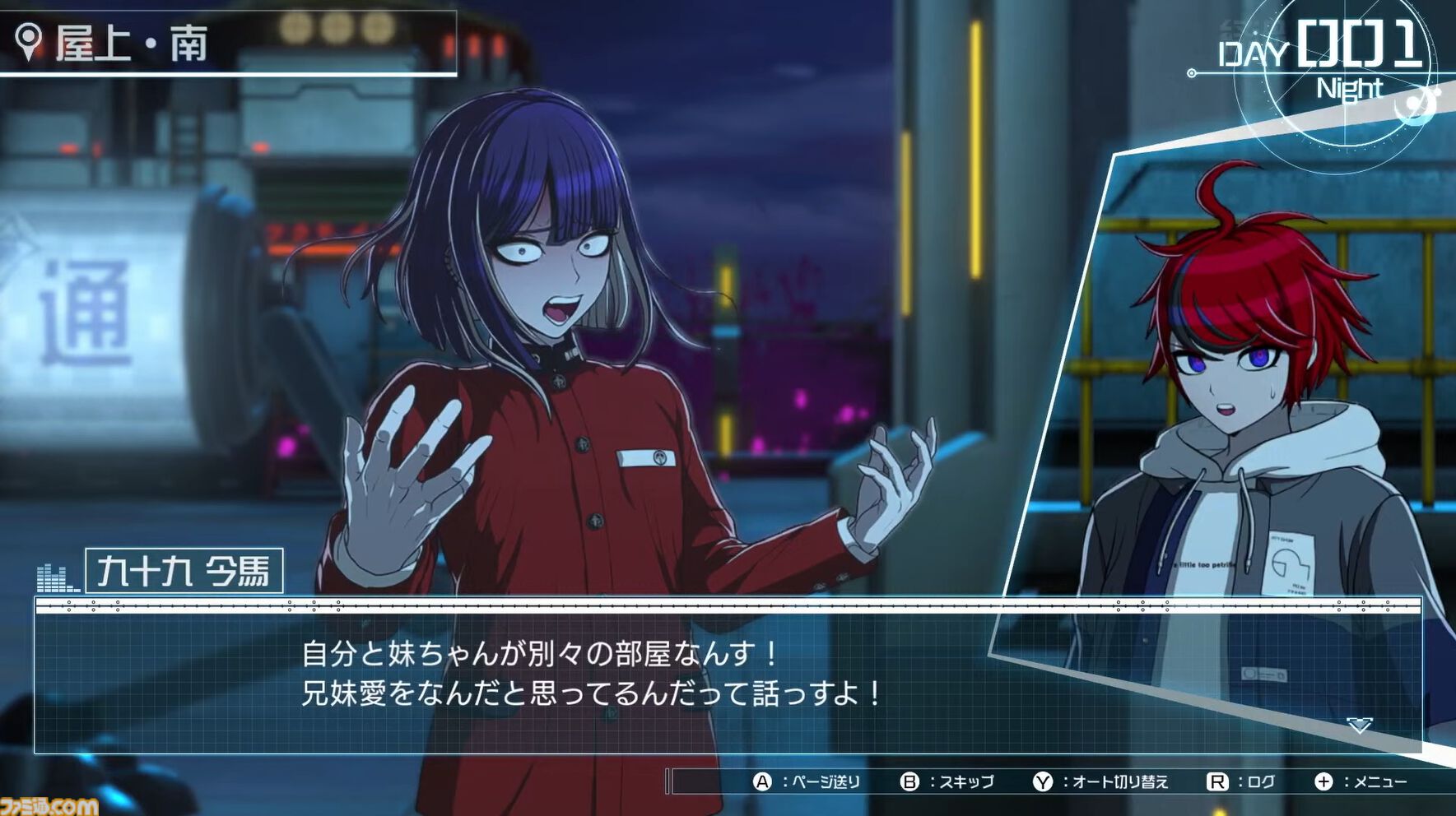Click the location pin icon beside 屋上・南
The width and height of the screenshot is (1456, 816).
pos(30,37)
